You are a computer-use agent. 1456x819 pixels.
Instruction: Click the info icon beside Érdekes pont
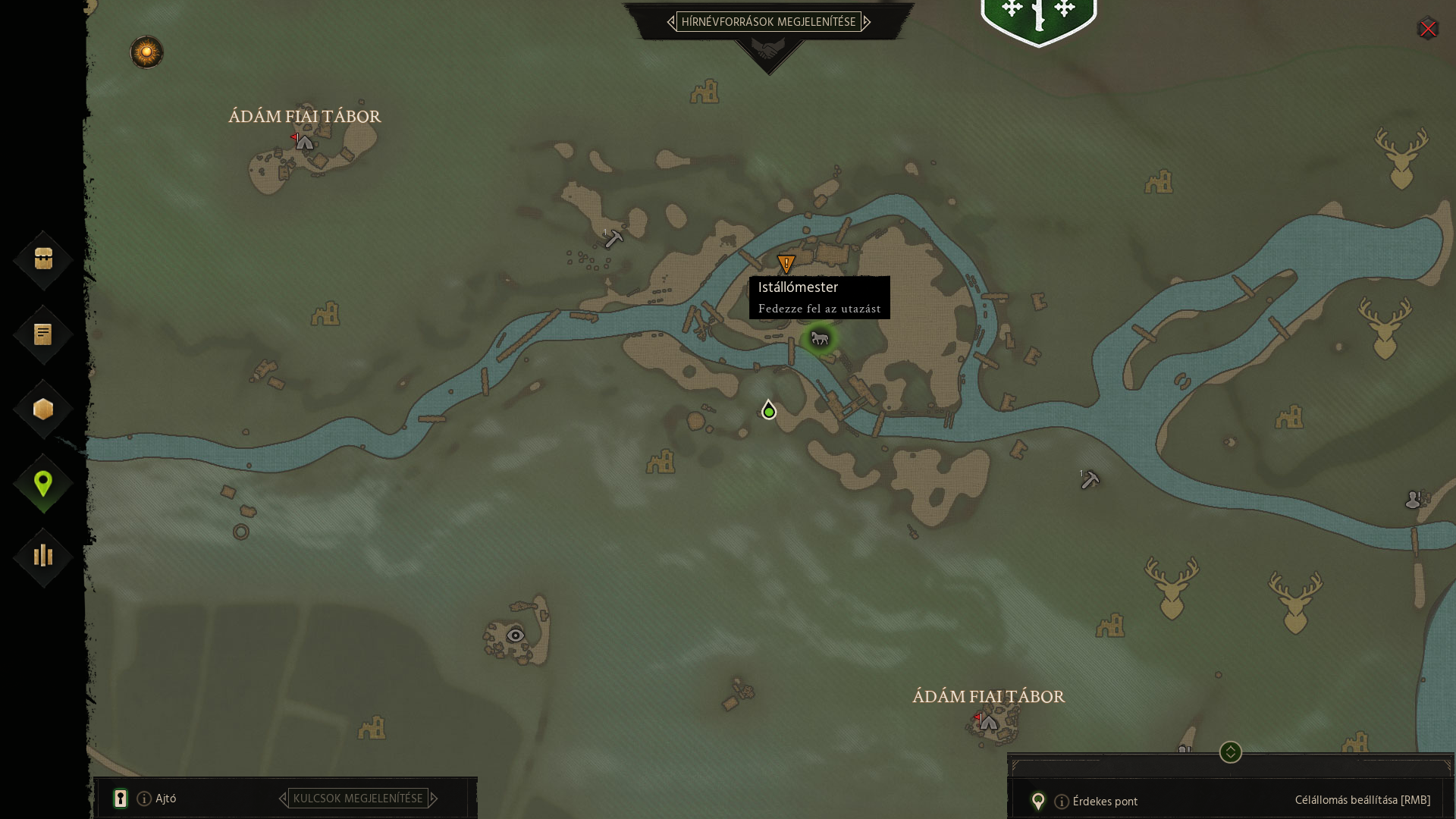(1062, 802)
